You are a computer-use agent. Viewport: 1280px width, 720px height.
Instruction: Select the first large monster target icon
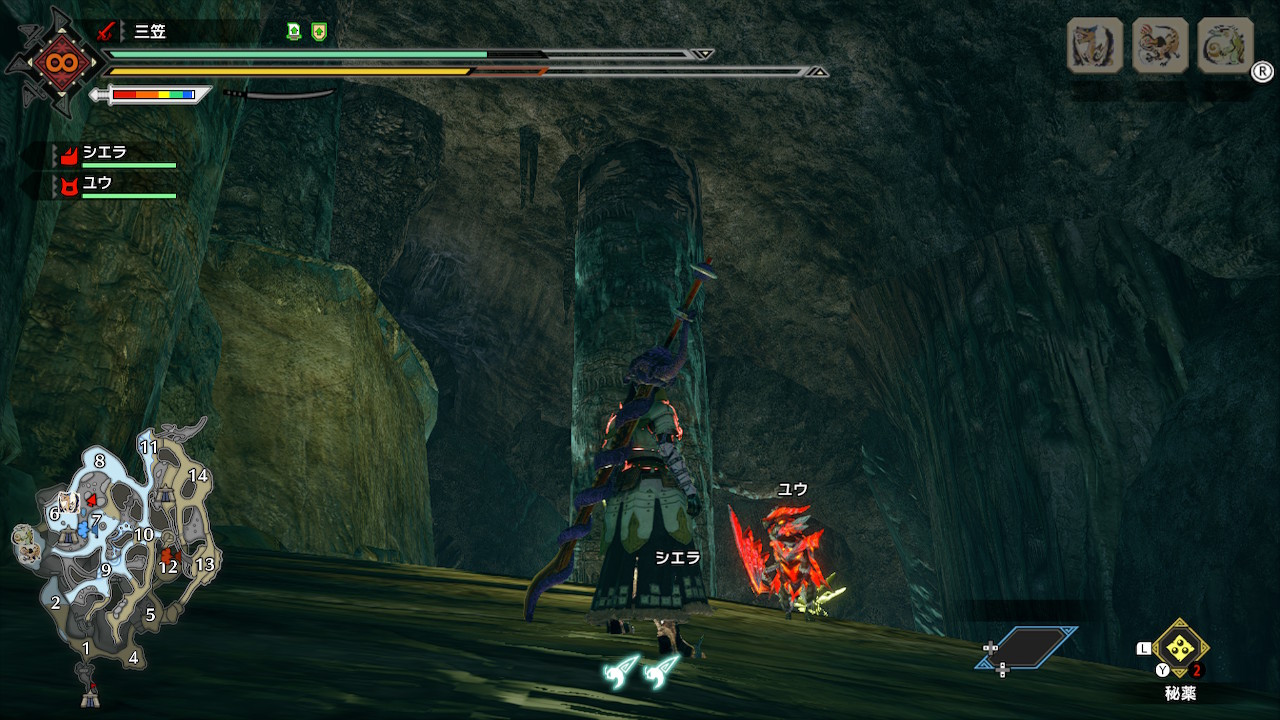click(x=1095, y=46)
